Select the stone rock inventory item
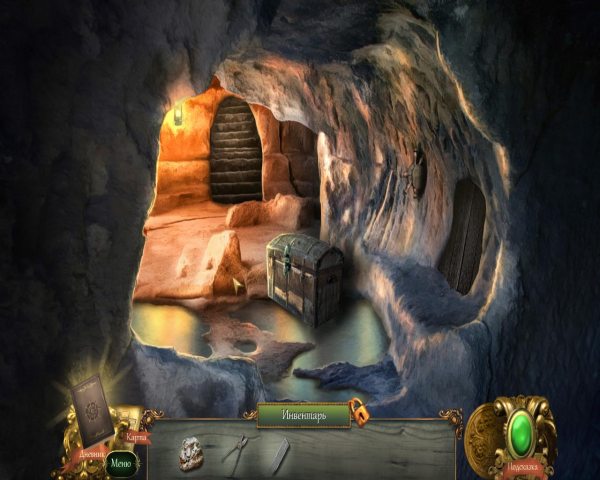This screenshot has width=600, height=480. coord(192,452)
